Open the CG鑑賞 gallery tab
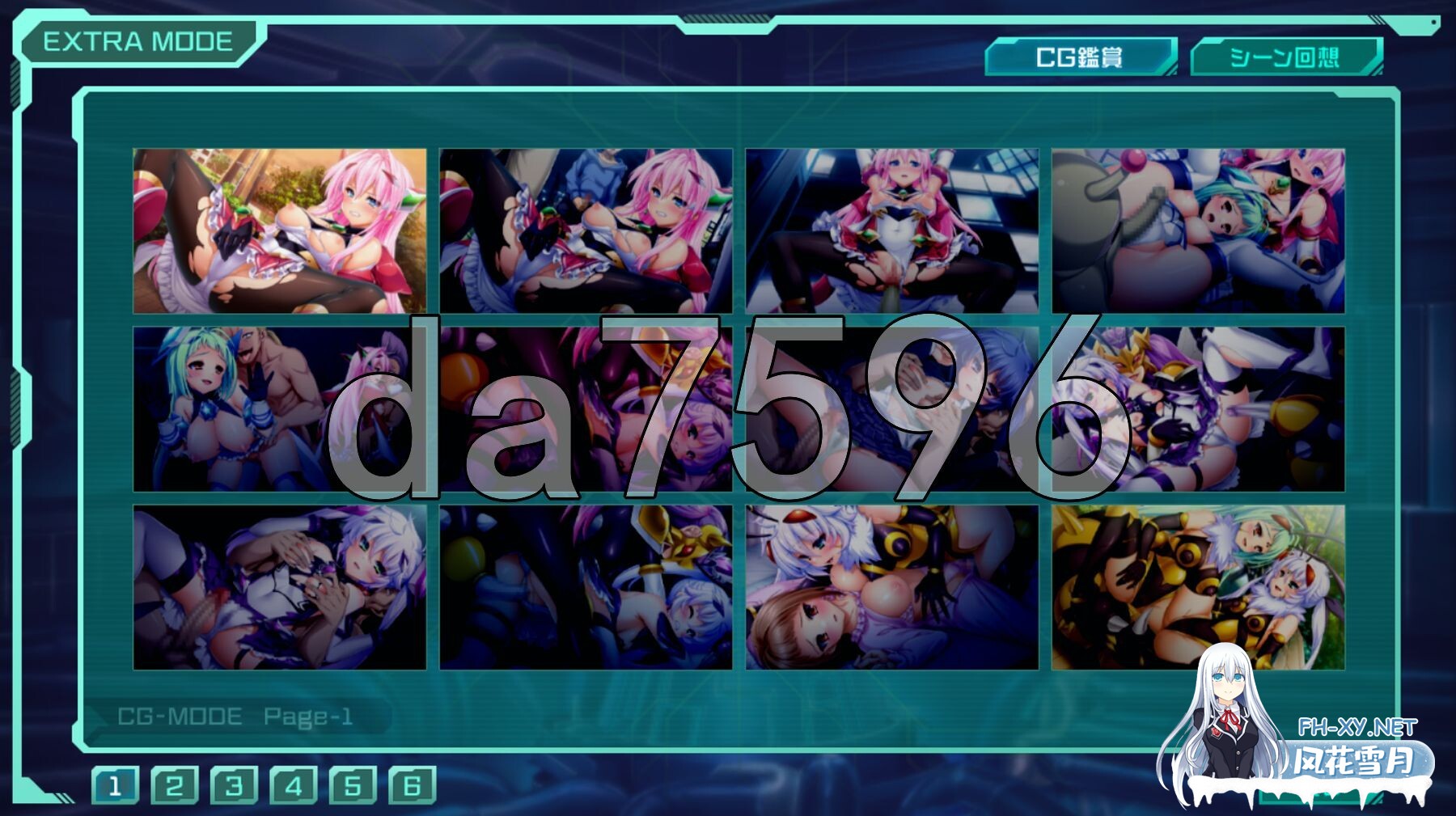The image size is (1456, 816). [x=1081, y=57]
